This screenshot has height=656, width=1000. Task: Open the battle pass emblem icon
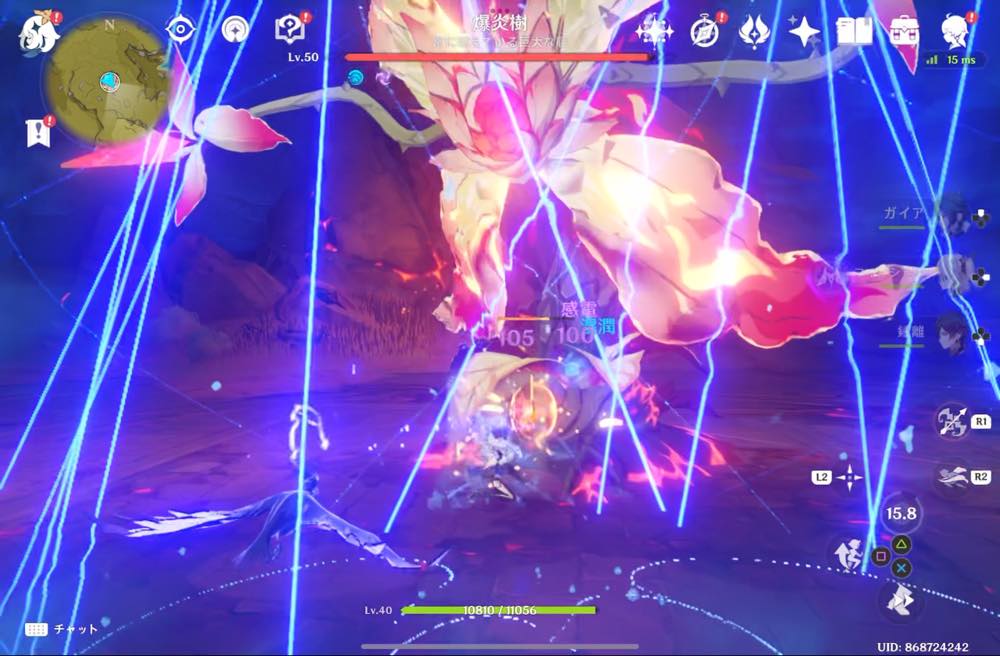point(752,31)
